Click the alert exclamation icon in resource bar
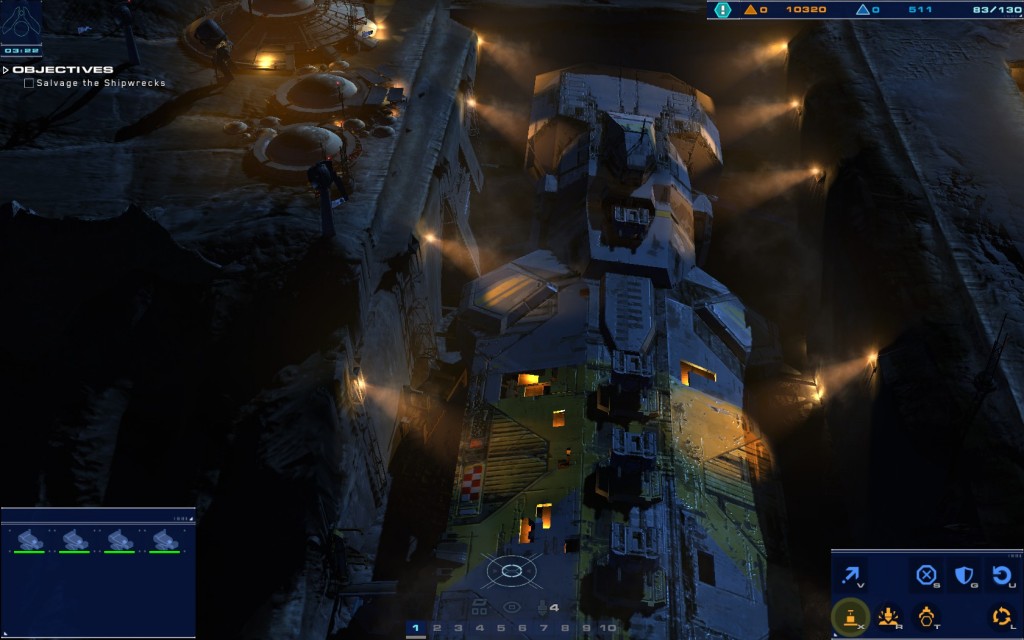The width and height of the screenshot is (1024, 640). coord(723,10)
